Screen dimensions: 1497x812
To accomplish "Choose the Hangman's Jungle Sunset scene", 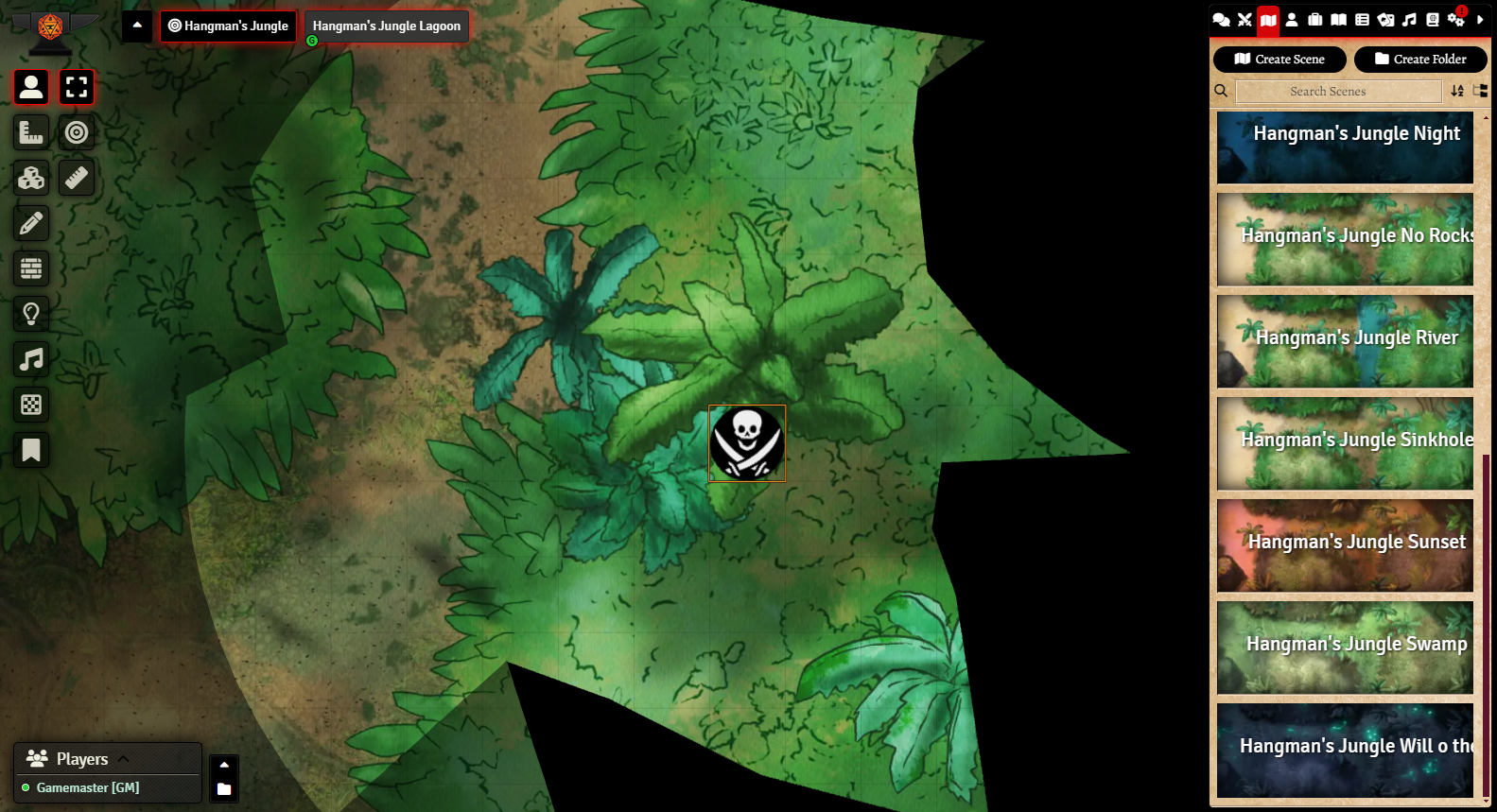I will point(1344,545).
